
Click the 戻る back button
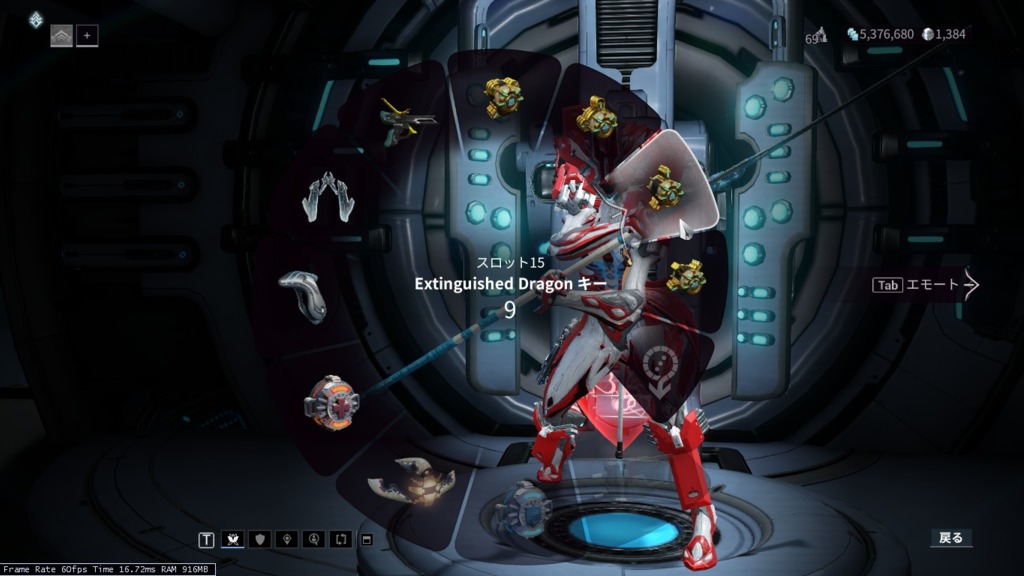950,538
